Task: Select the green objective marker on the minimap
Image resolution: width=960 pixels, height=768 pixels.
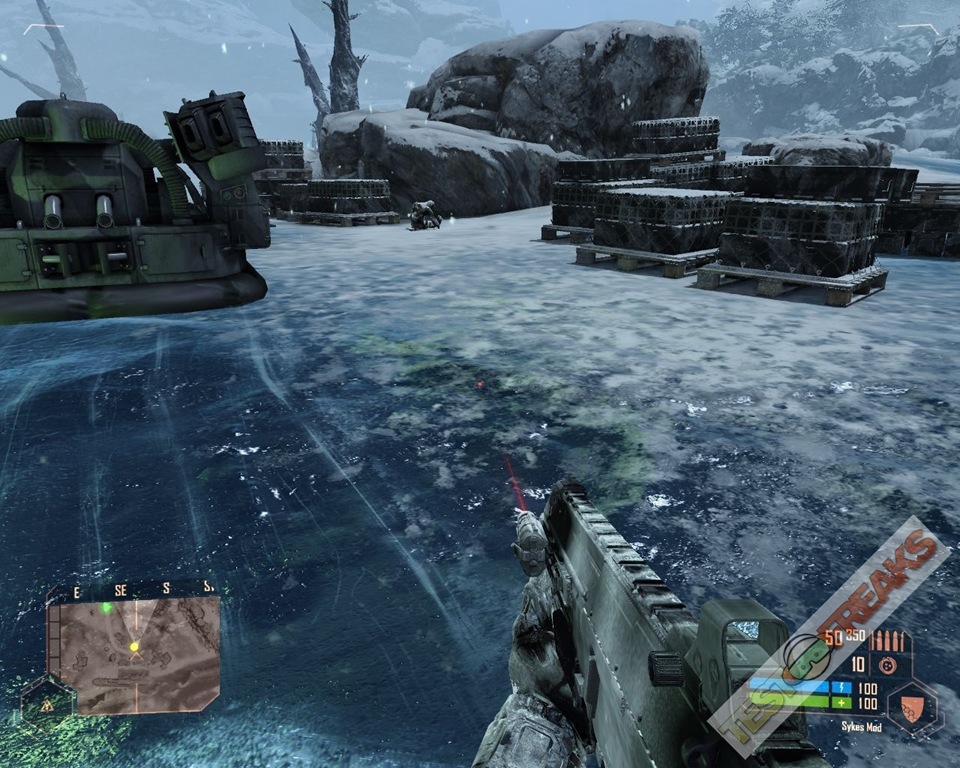Action: click(x=106, y=607)
